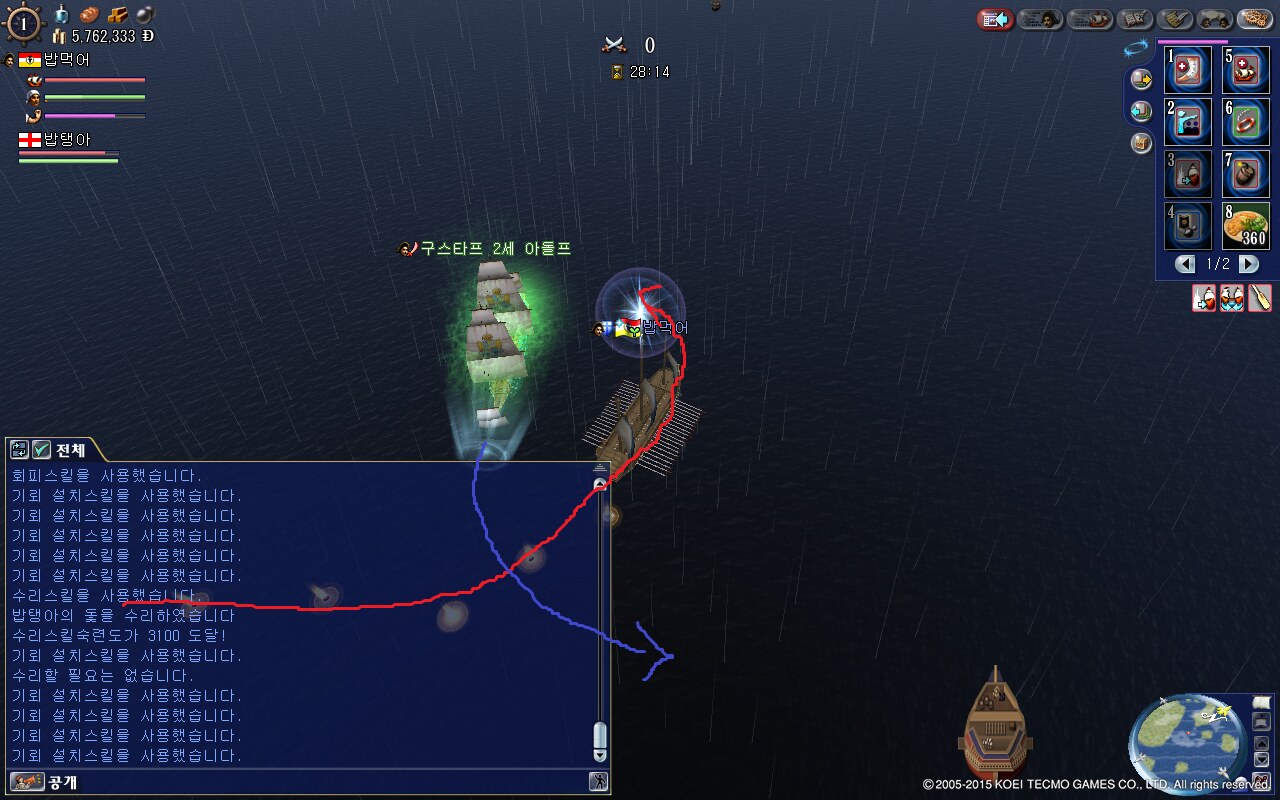This screenshot has width=1280, height=800.
Task: Open the character portrait menu
Action: tap(1040, 19)
